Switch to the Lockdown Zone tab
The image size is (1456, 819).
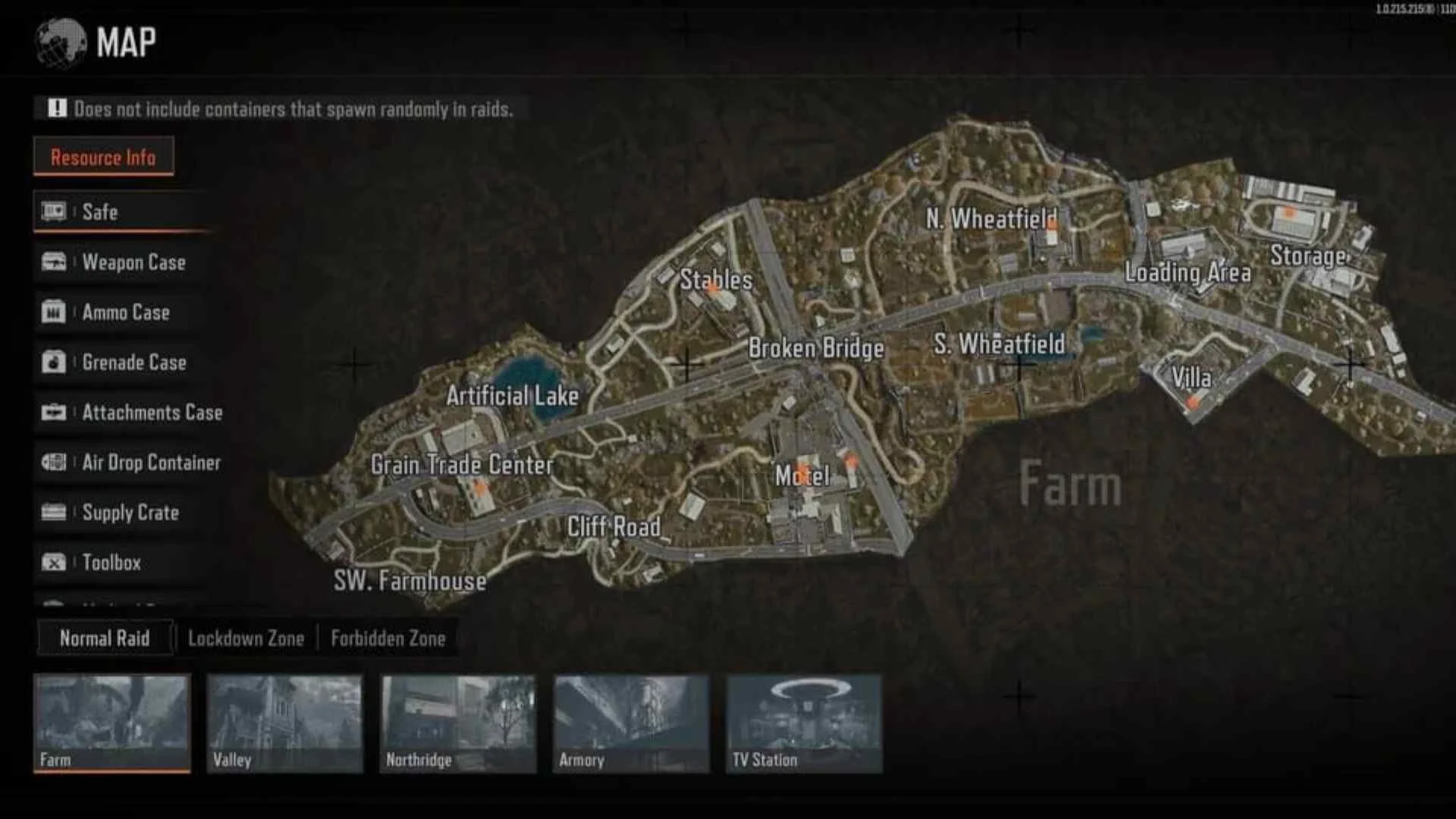(x=246, y=638)
